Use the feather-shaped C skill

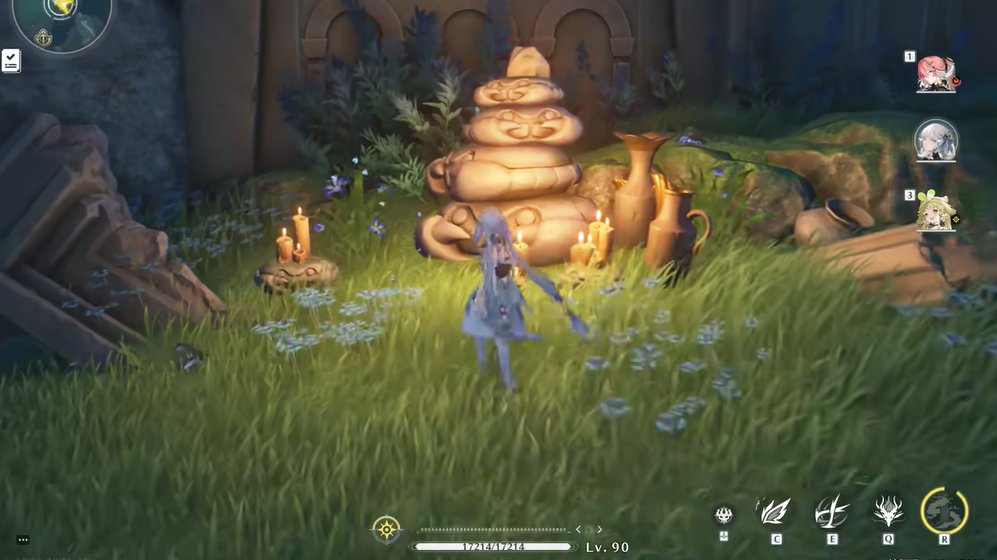click(775, 512)
